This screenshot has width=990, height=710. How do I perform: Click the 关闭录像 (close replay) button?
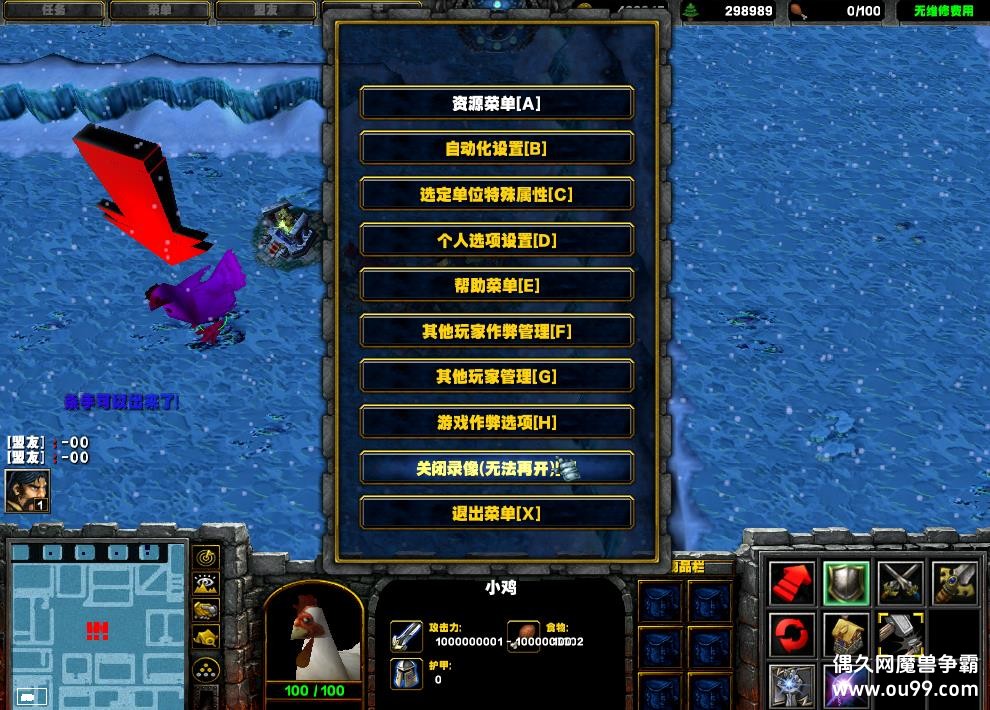pos(496,468)
